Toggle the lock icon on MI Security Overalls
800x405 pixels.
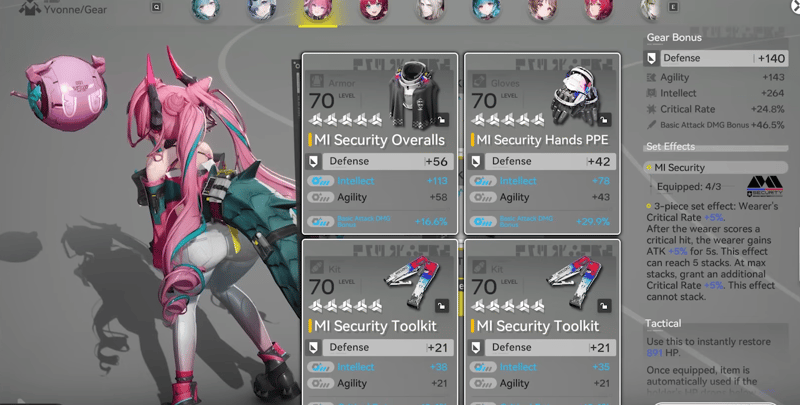(442, 118)
